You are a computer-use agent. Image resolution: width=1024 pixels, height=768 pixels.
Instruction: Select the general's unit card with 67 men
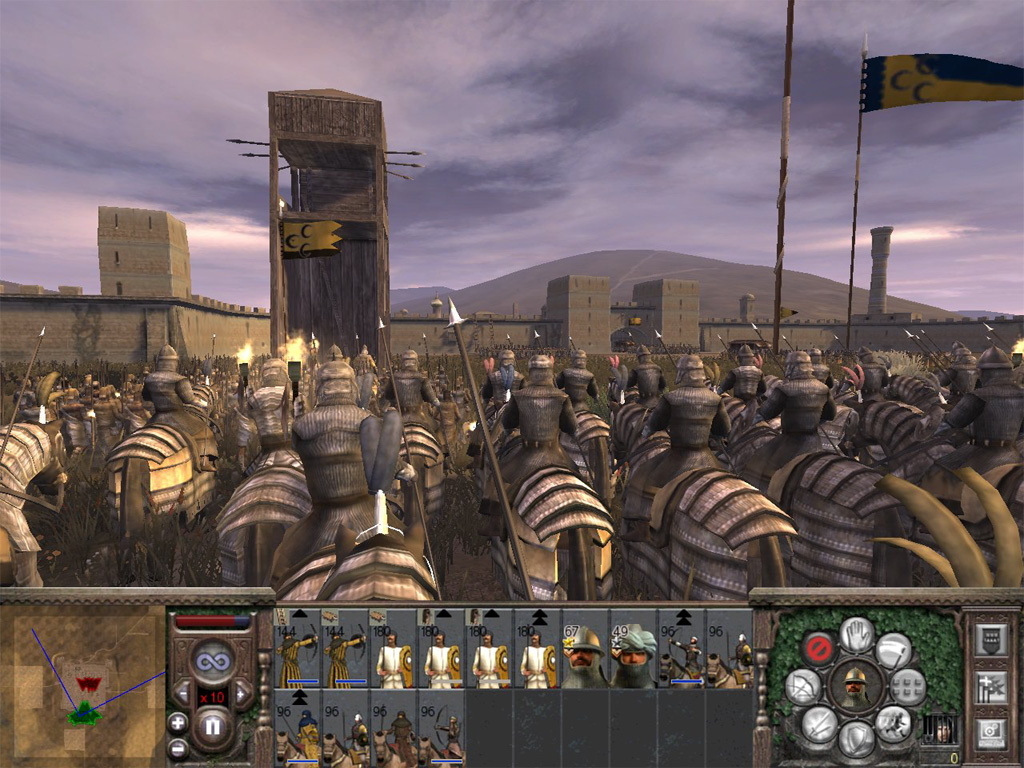pyautogui.click(x=586, y=656)
